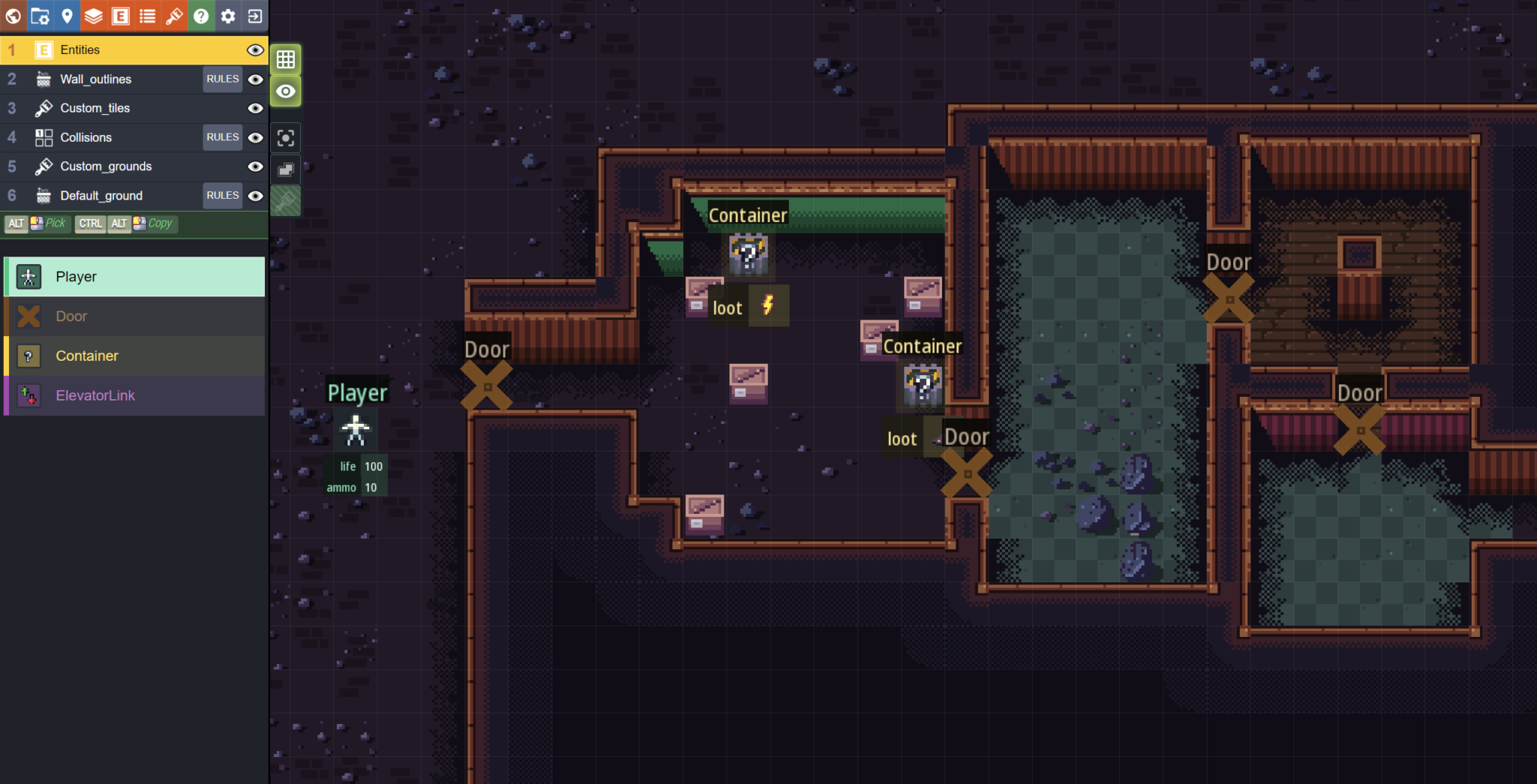Open RULES for the Wall_outlines layer
The height and width of the screenshot is (784, 1537).
[222, 79]
